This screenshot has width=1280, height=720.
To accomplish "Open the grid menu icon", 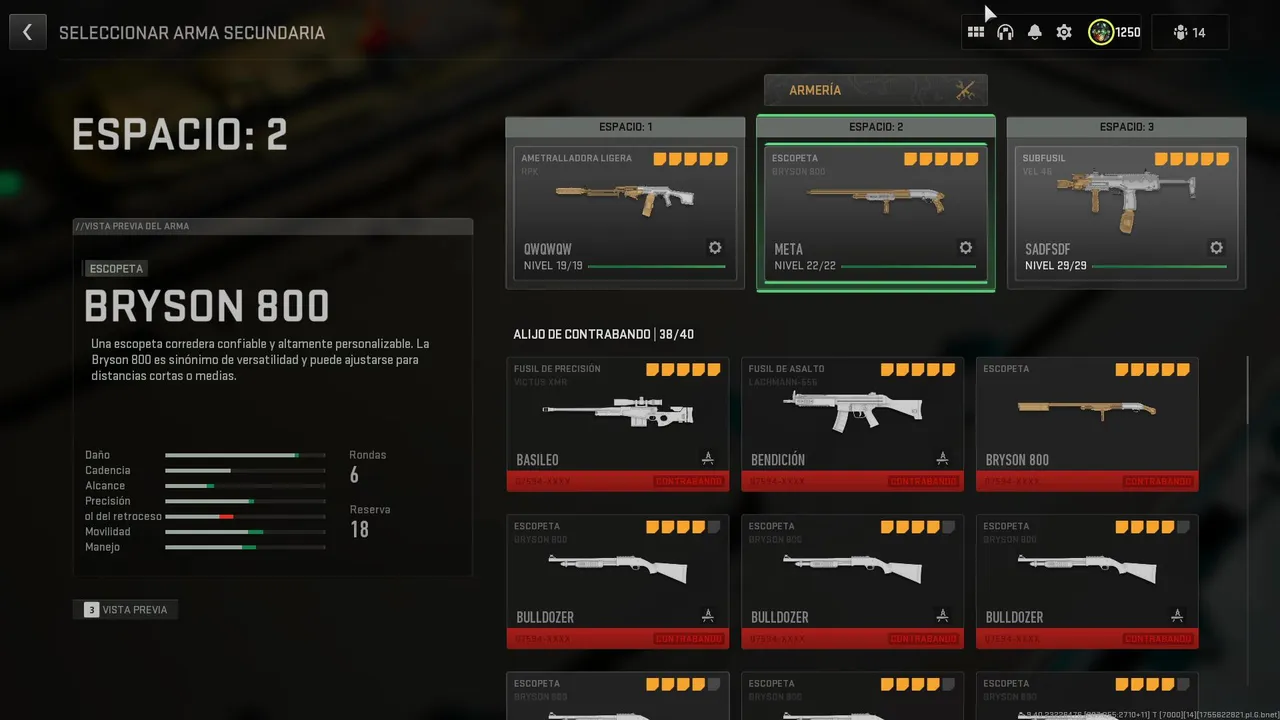I will coord(976,32).
